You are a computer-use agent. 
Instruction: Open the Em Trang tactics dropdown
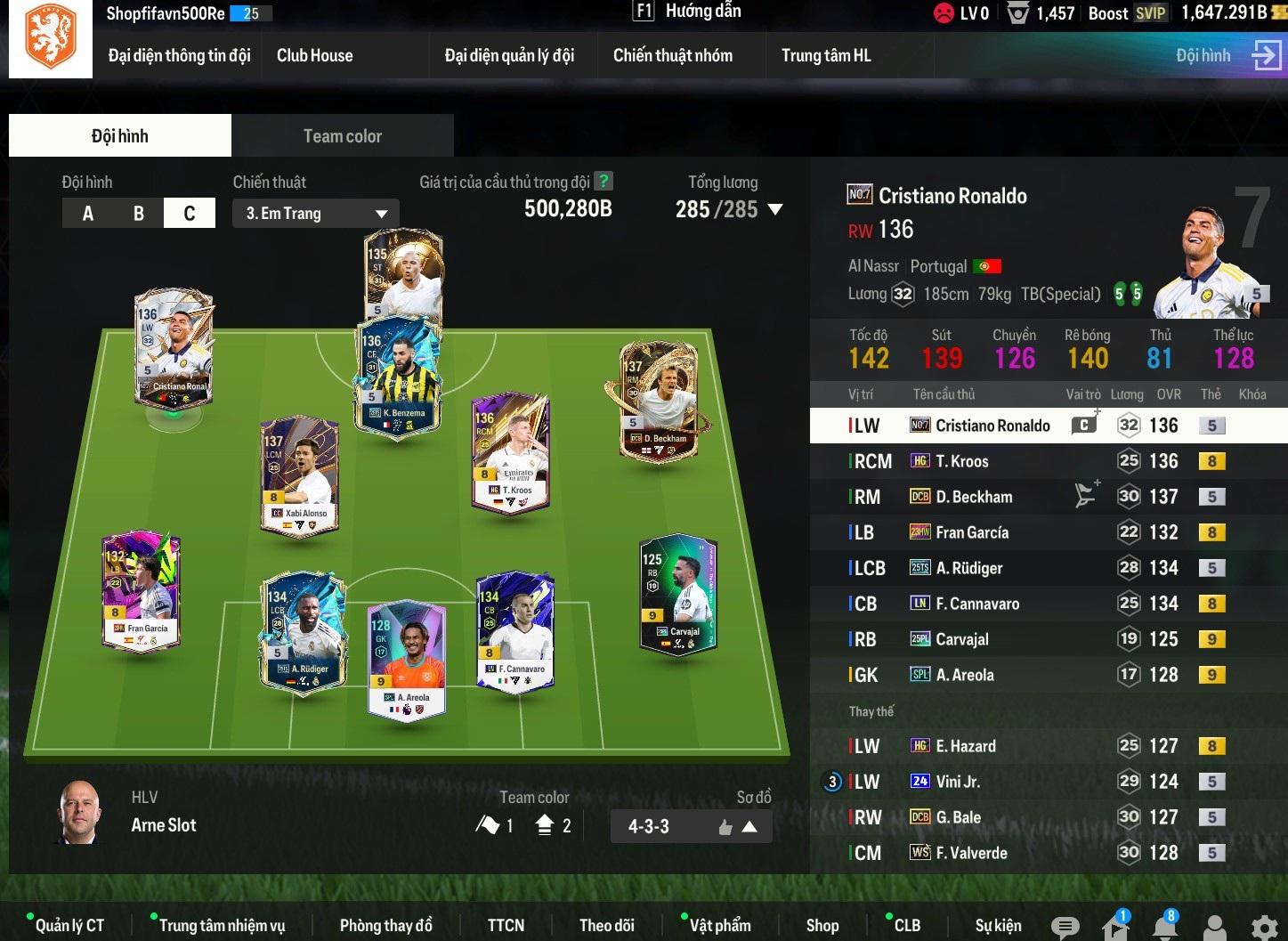(315, 214)
